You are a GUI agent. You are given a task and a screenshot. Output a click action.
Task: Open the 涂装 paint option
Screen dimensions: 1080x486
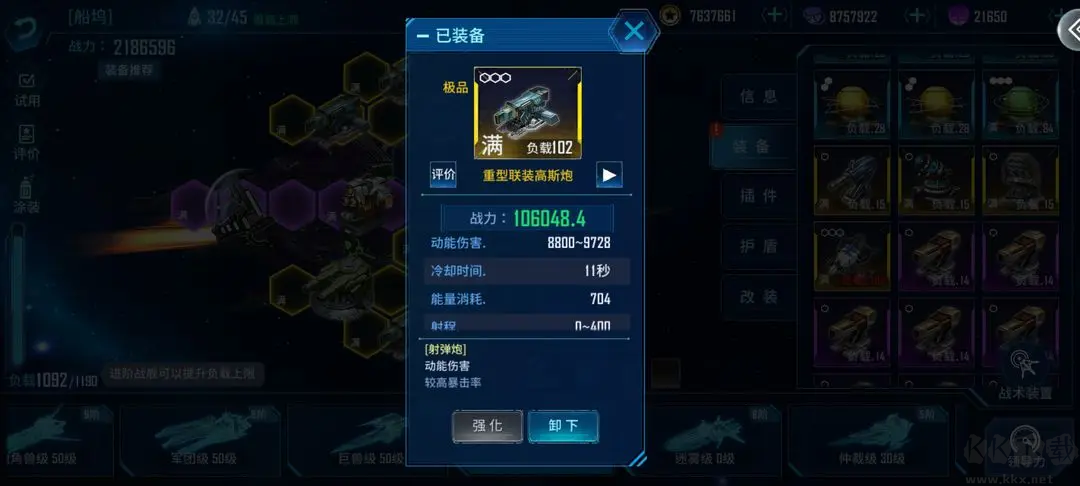(27, 195)
